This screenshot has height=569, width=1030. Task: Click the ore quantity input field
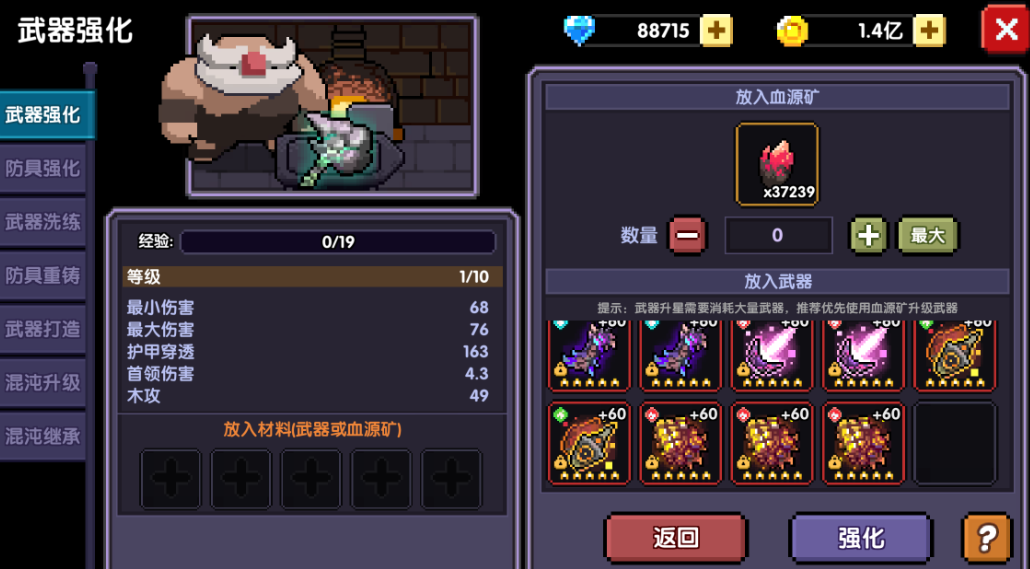tap(778, 236)
